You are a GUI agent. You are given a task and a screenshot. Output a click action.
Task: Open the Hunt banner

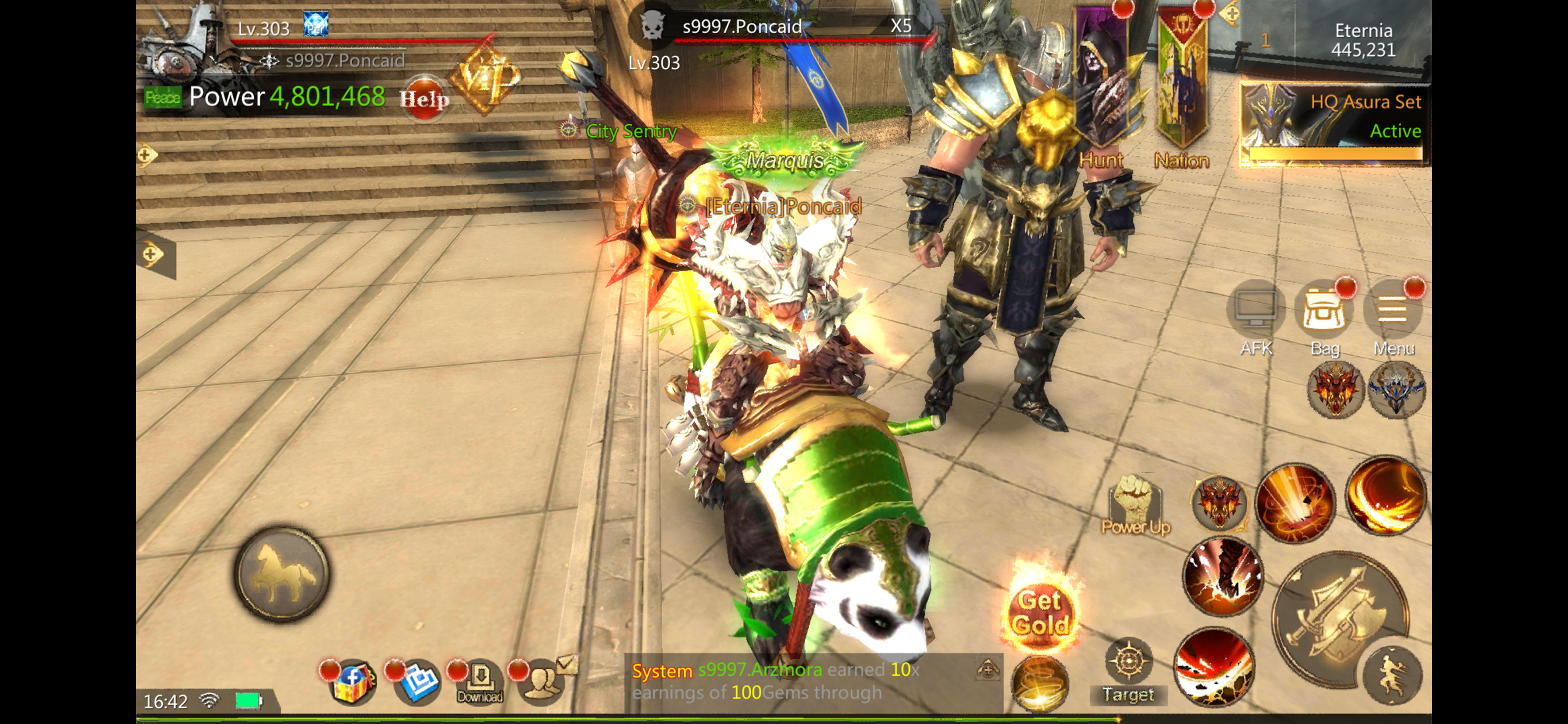point(1101,85)
